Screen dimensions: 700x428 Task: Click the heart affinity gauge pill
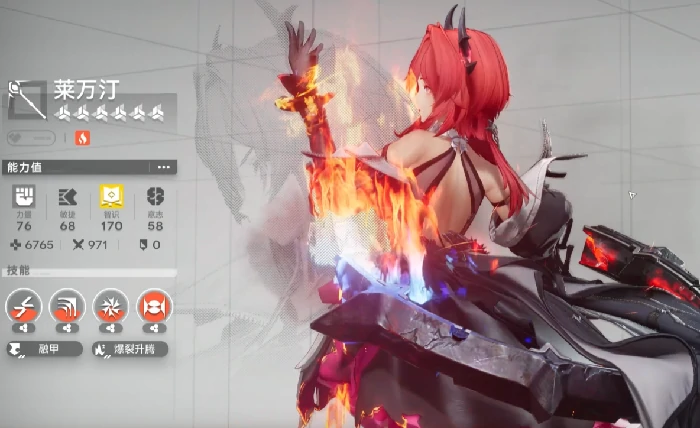click(31, 138)
